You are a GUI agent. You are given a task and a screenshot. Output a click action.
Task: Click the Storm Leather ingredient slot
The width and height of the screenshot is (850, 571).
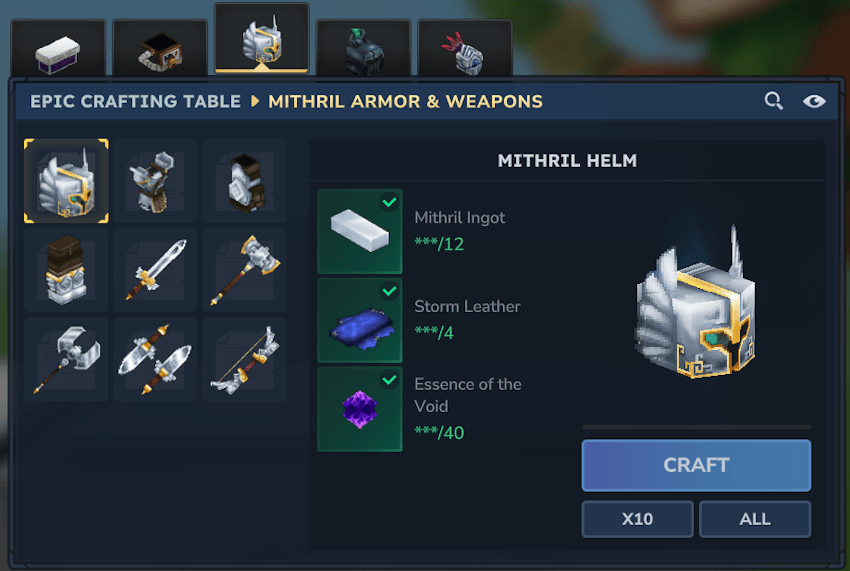(x=360, y=320)
